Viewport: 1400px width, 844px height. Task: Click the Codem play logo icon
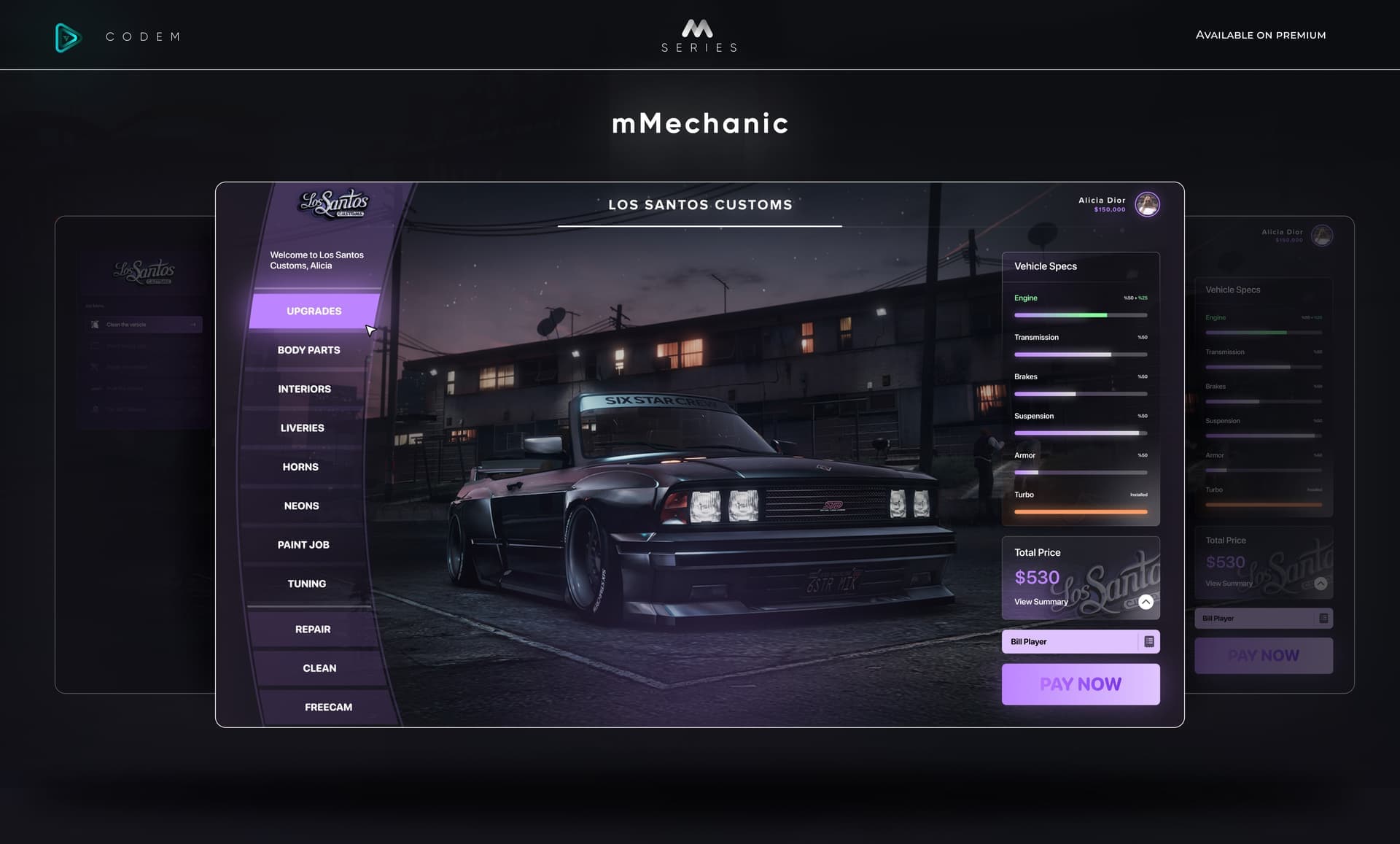[x=68, y=37]
